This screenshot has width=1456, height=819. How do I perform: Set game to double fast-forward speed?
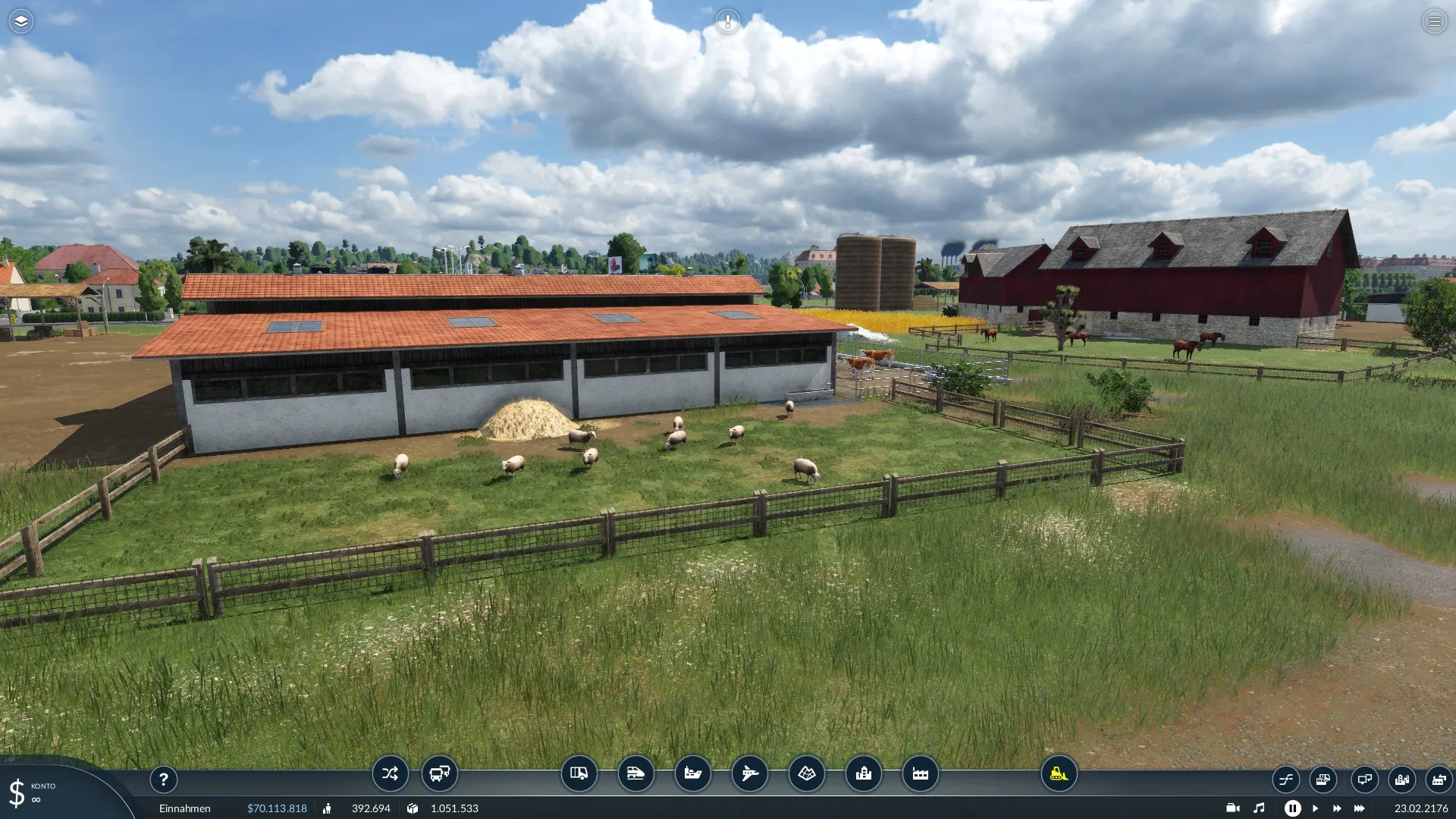point(1336,808)
